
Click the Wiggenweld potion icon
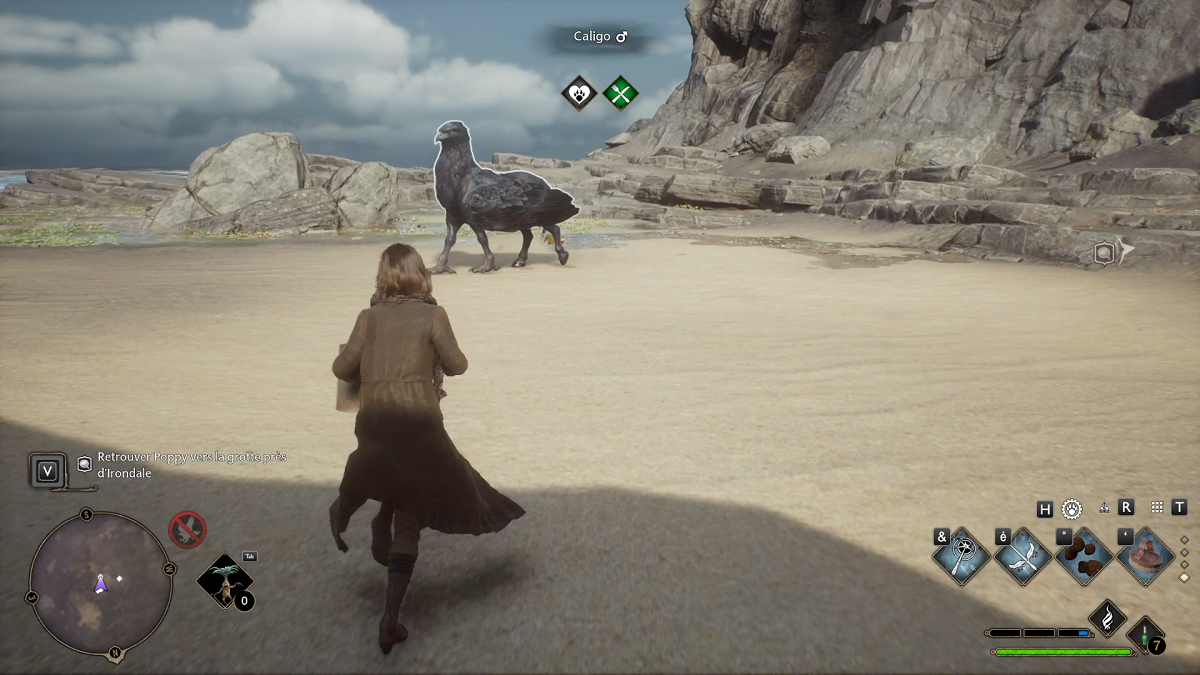1146,636
